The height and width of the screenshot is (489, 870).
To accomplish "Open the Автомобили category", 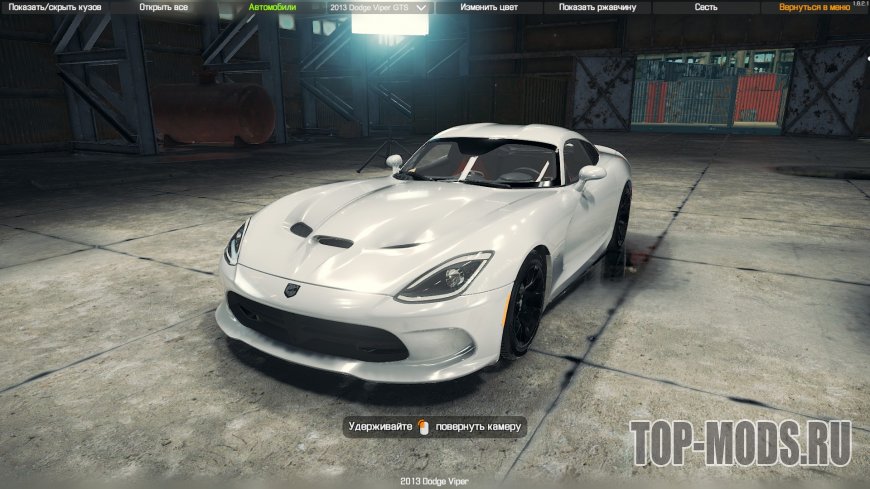I will (272, 7).
